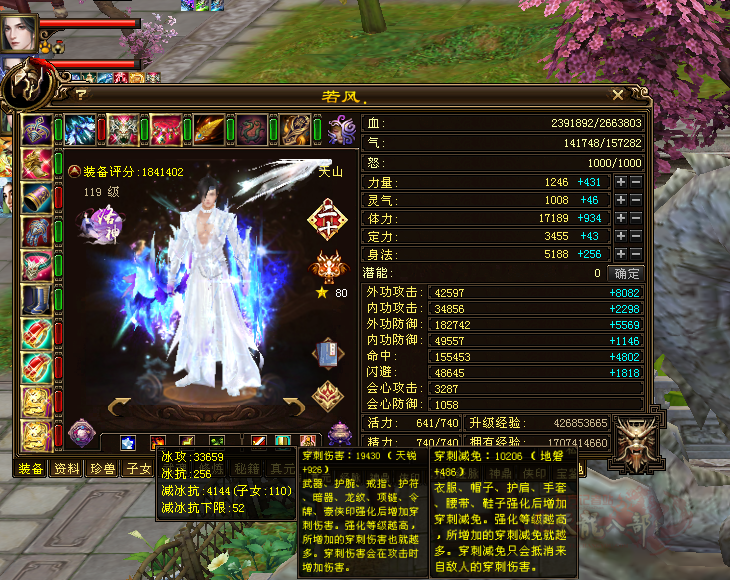
Task: Click the red diamond 二十 emblem
Action: click(x=327, y=219)
